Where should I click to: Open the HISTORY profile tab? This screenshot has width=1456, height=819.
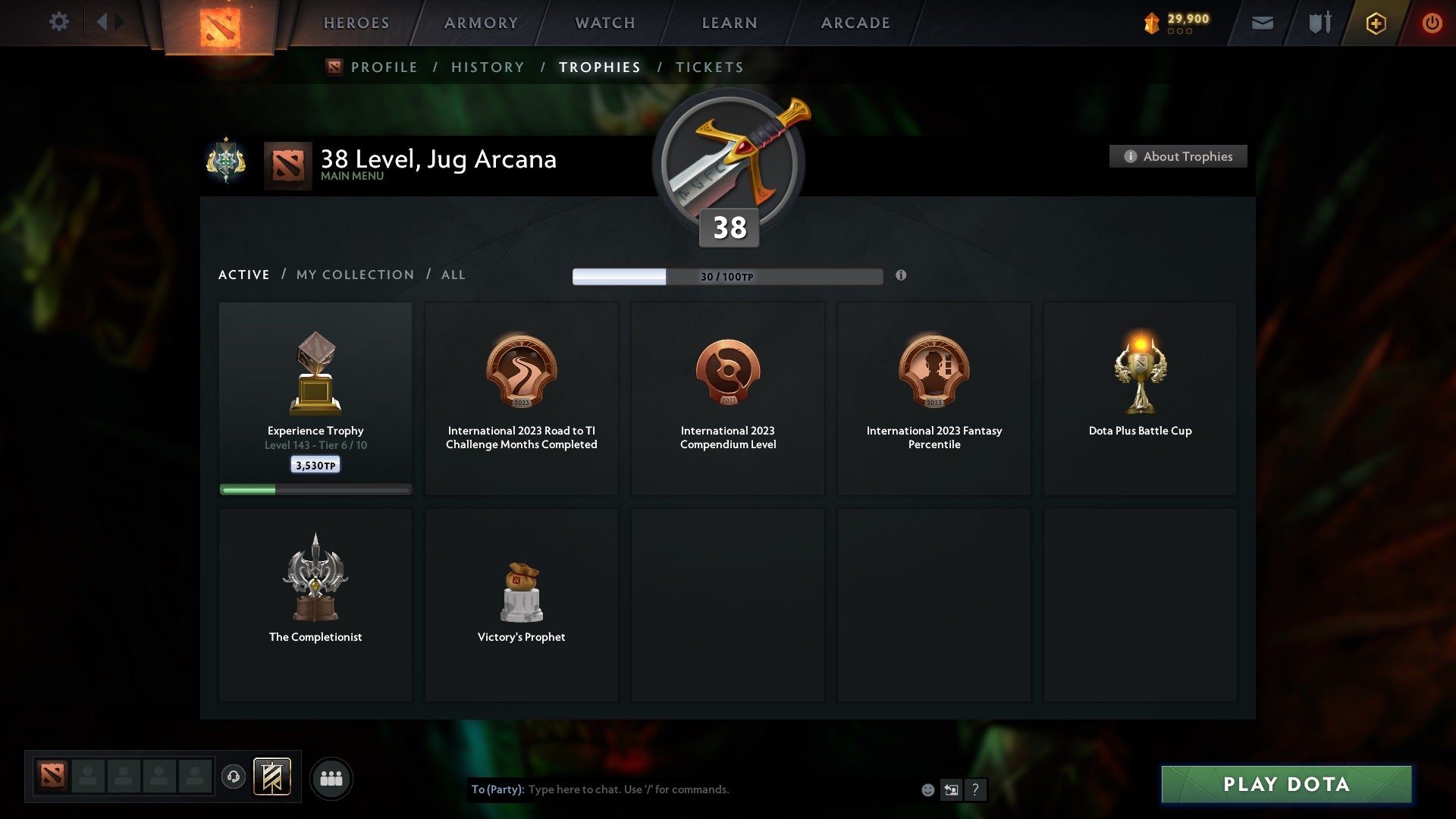(487, 67)
